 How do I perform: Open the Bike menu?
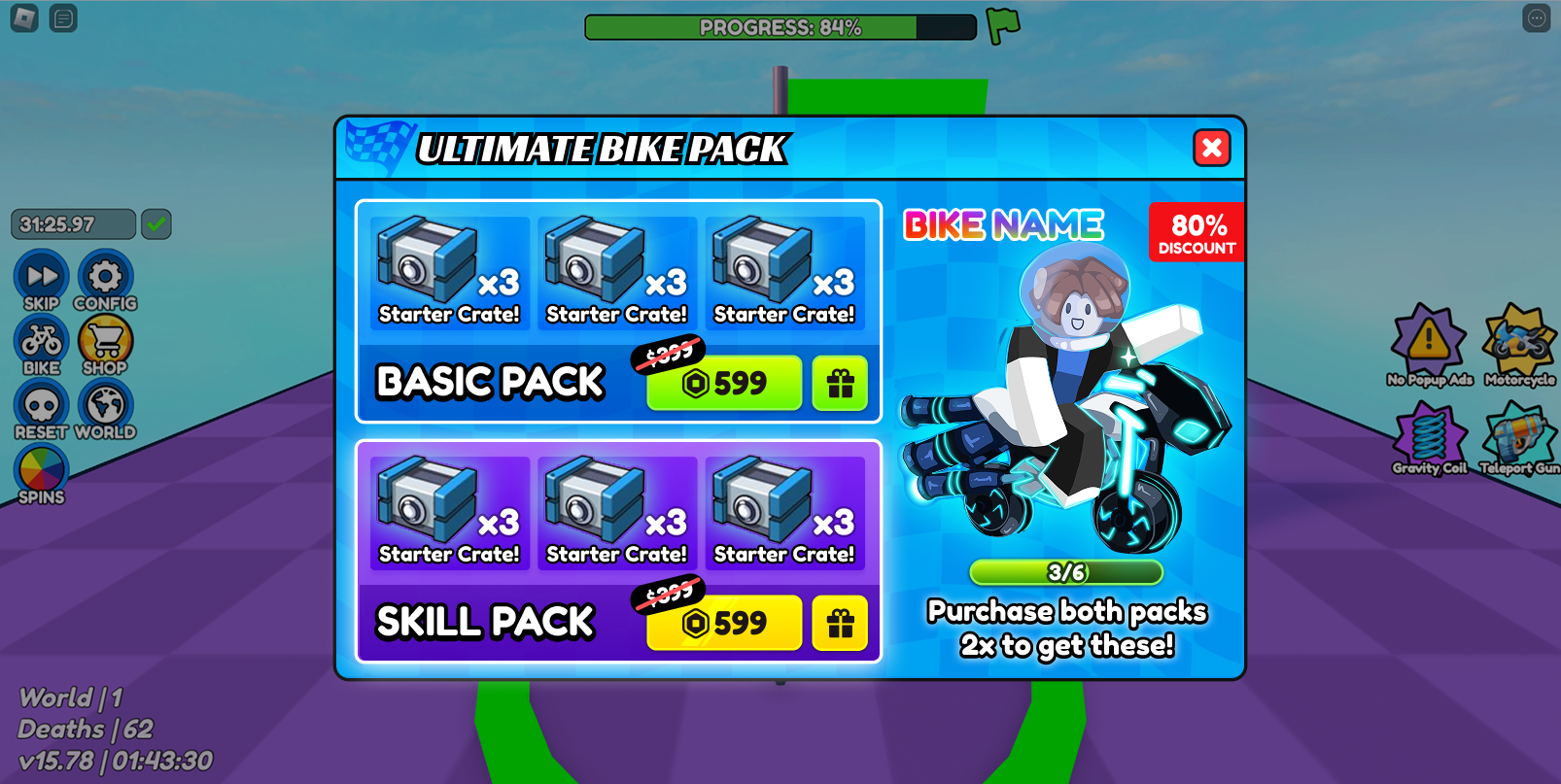pyautogui.click(x=41, y=344)
